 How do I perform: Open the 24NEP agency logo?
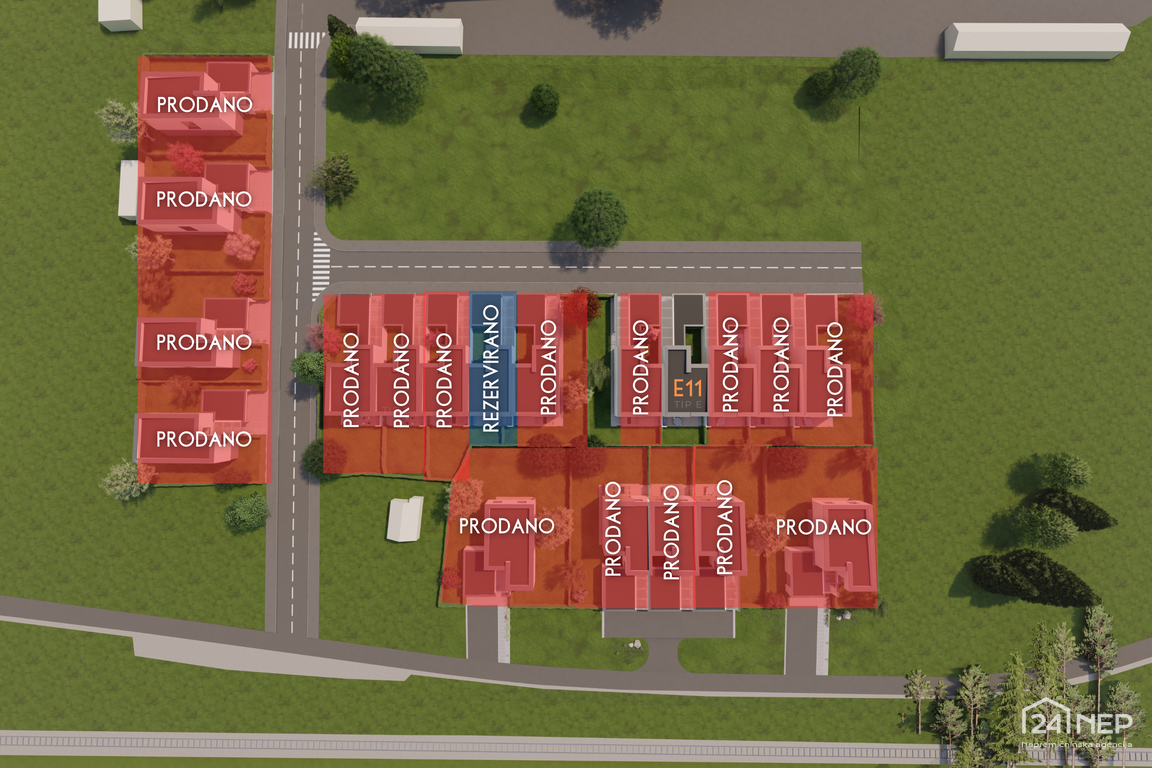click(1076, 722)
